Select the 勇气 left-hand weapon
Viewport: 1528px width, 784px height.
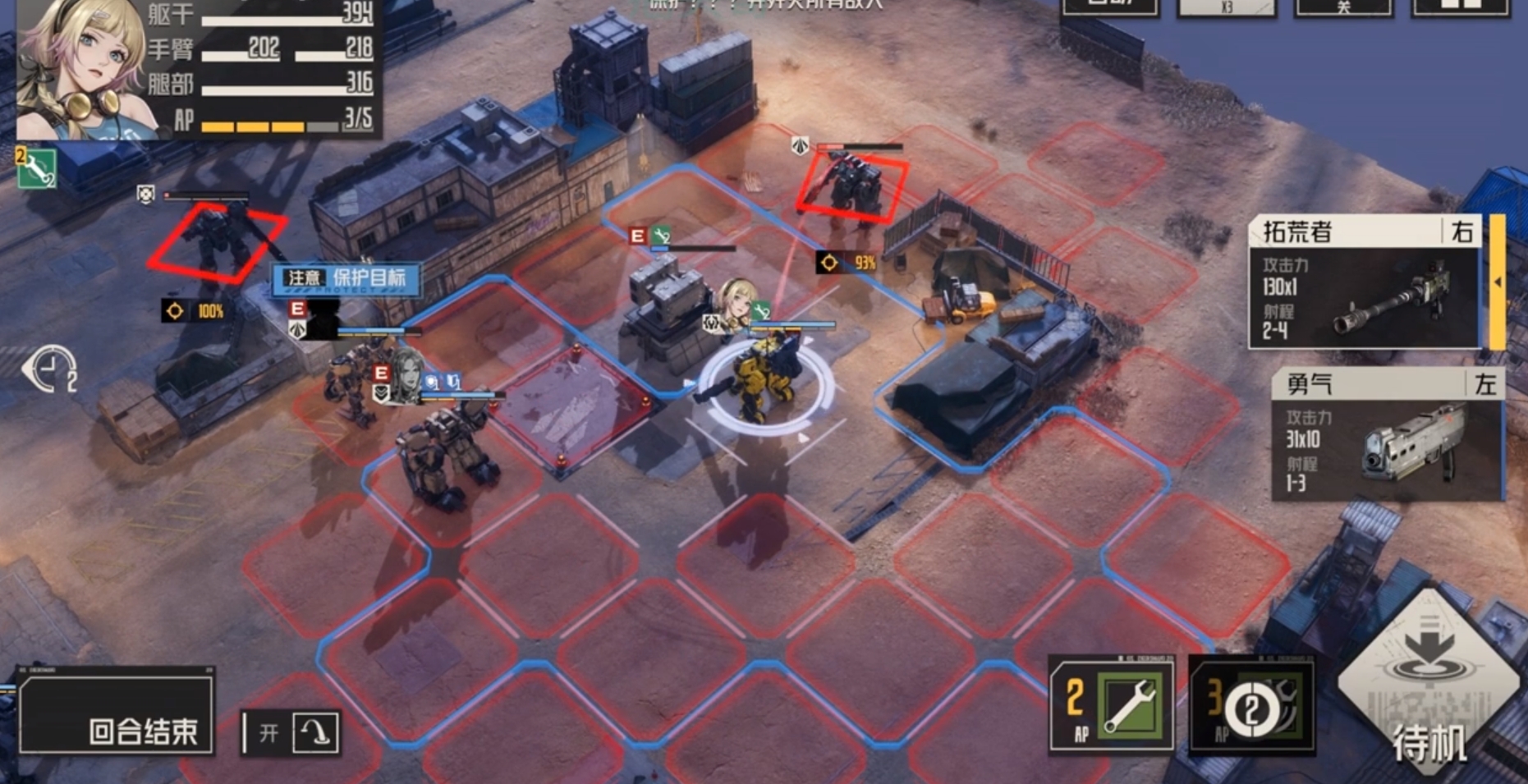tap(1388, 435)
